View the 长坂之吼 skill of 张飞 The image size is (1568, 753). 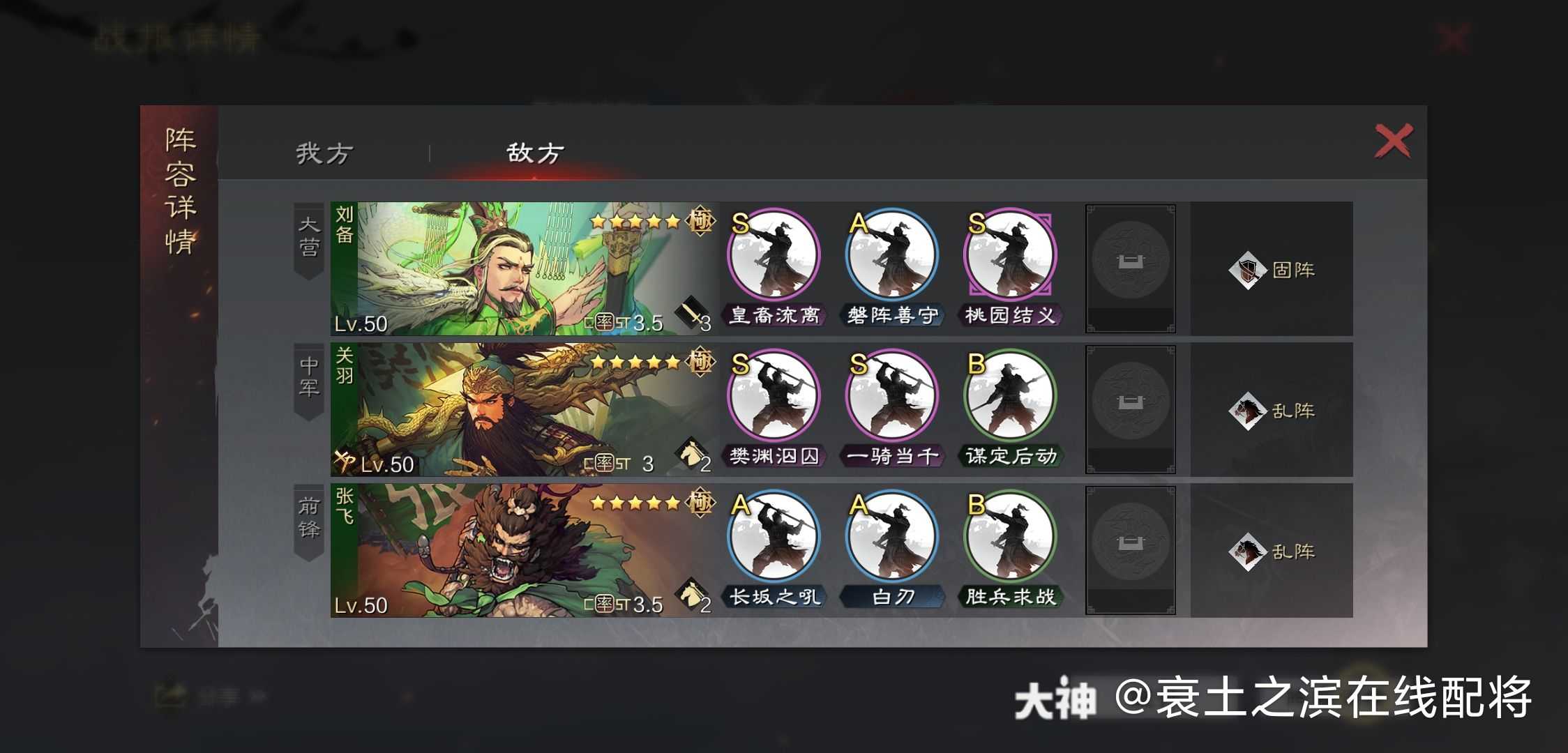[774, 535]
